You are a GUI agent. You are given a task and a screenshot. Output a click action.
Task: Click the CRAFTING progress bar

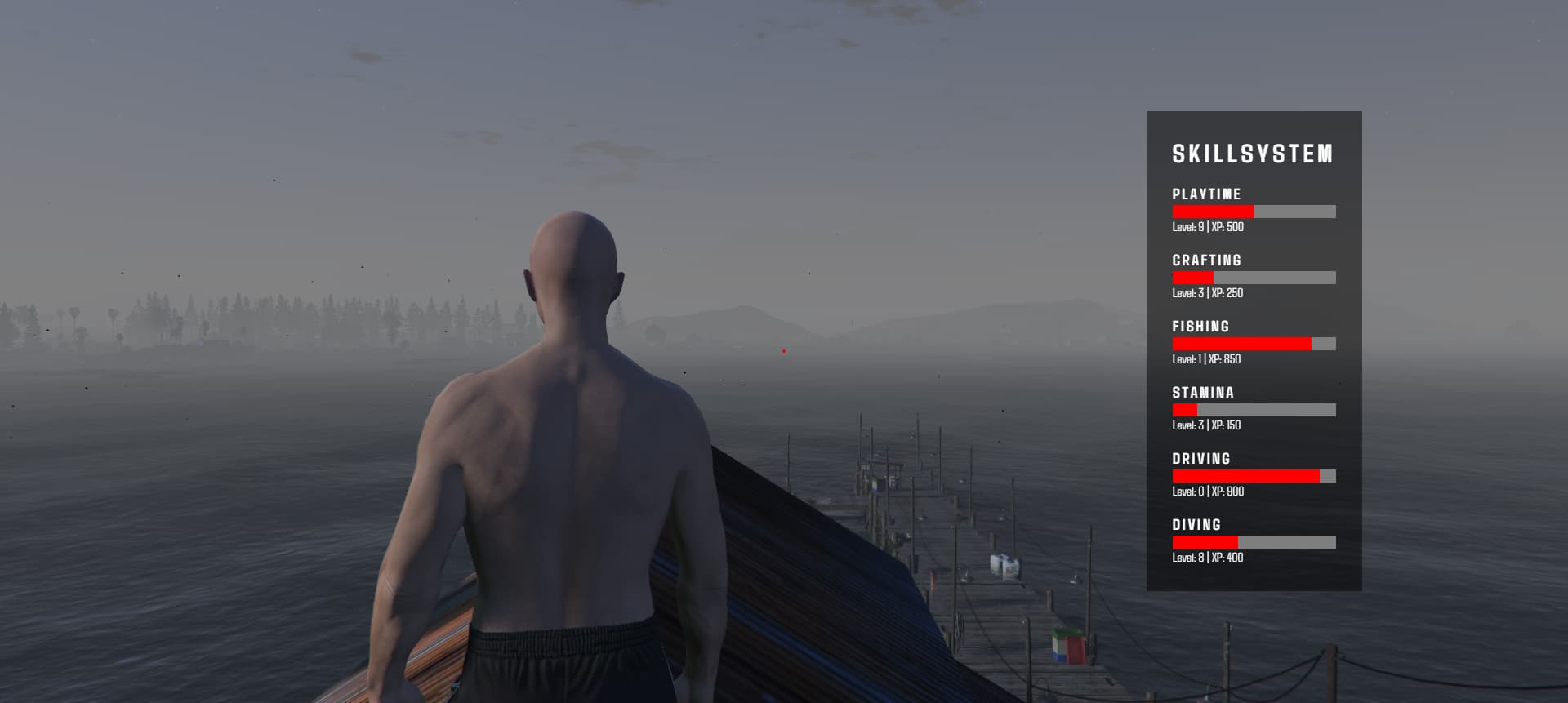1254,278
